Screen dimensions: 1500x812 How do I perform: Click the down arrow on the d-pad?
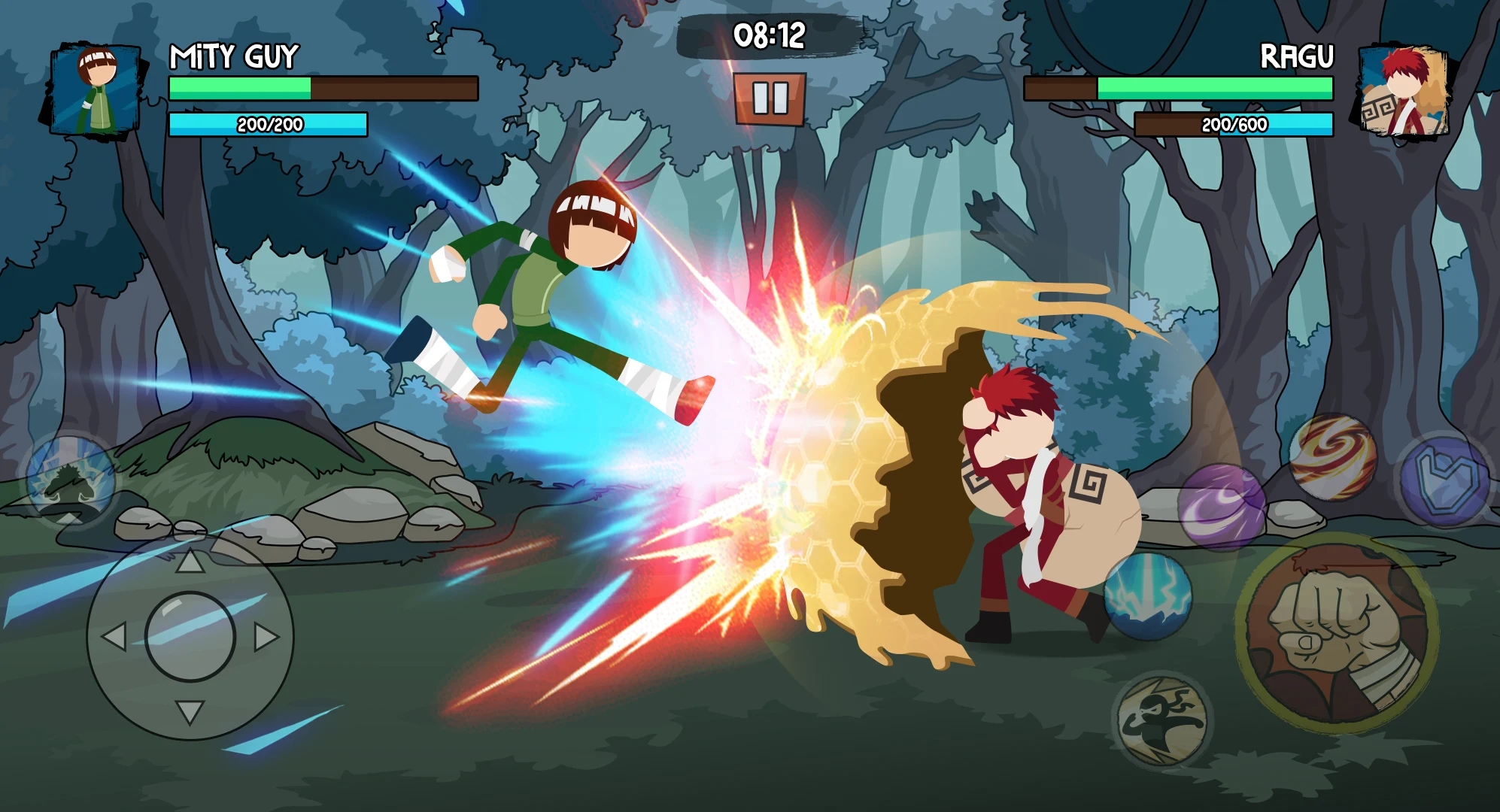pyautogui.click(x=190, y=710)
